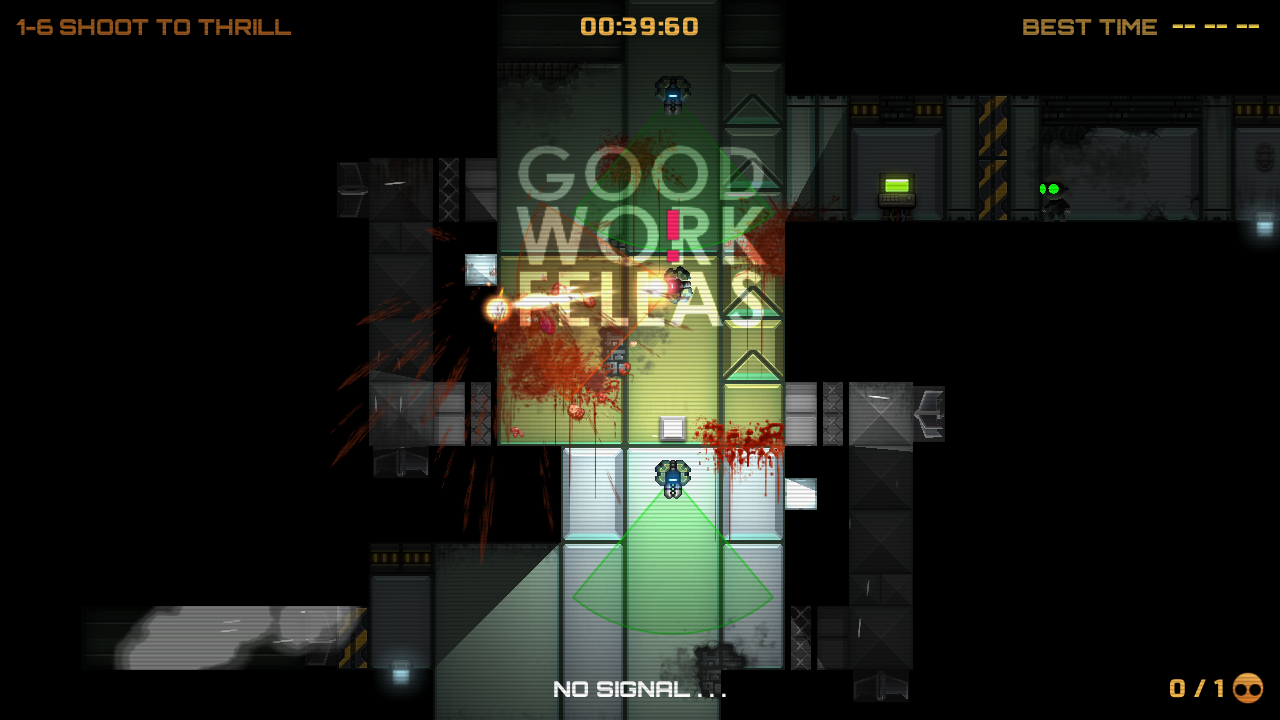Toggle the white wall switch near the turret corridor
The width and height of the screenshot is (1280, 720).
tap(480, 268)
